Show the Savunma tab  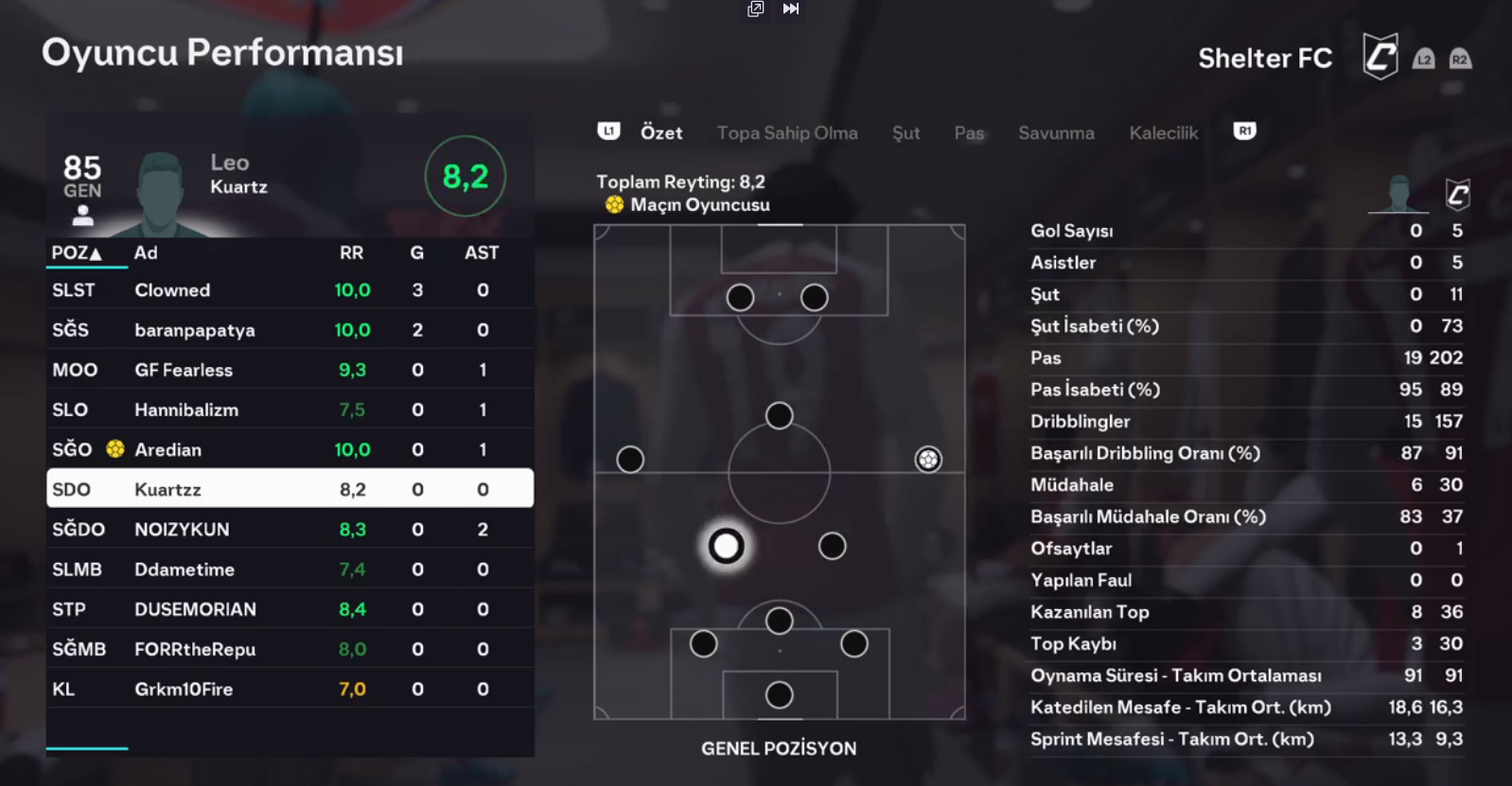(x=1056, y=133)
